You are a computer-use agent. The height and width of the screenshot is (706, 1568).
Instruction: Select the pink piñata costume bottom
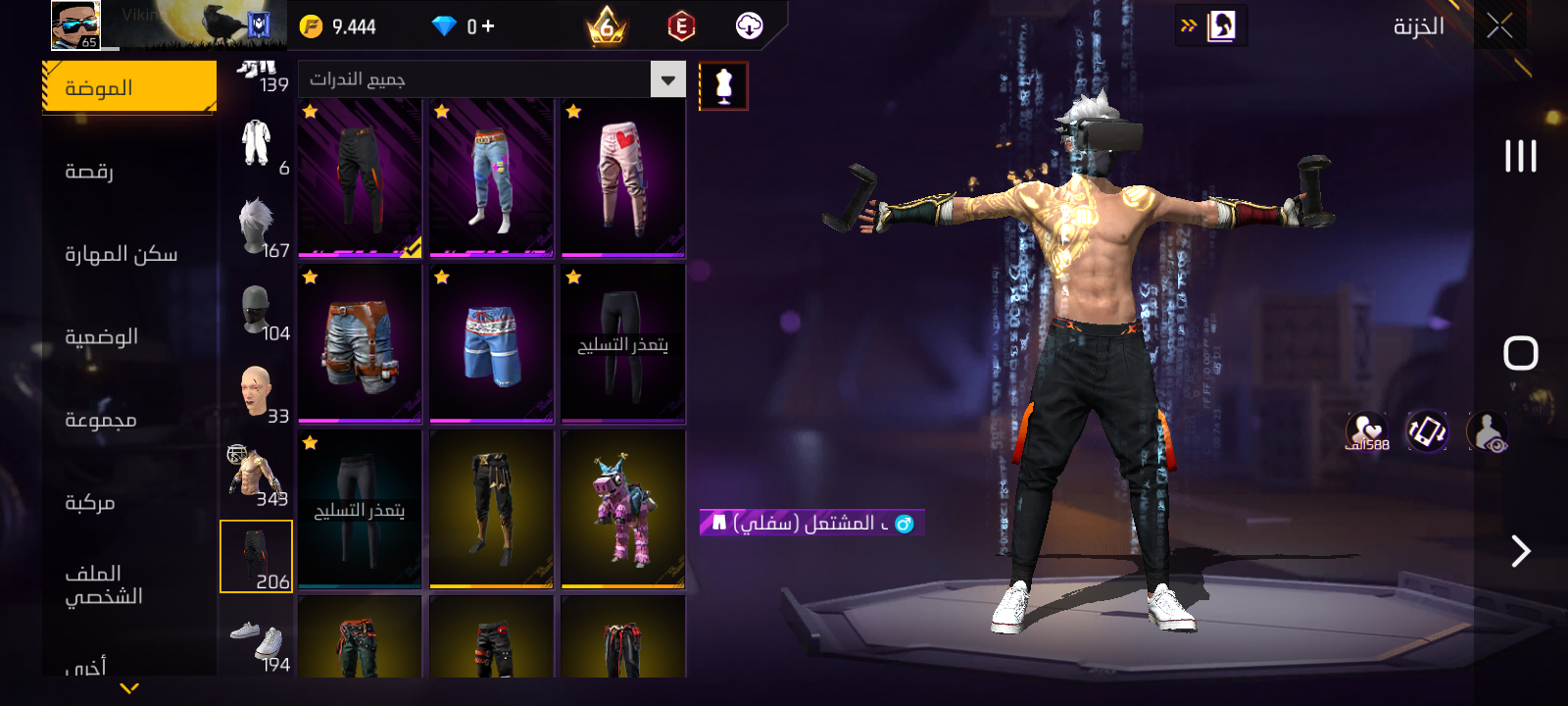coord(623,510)
